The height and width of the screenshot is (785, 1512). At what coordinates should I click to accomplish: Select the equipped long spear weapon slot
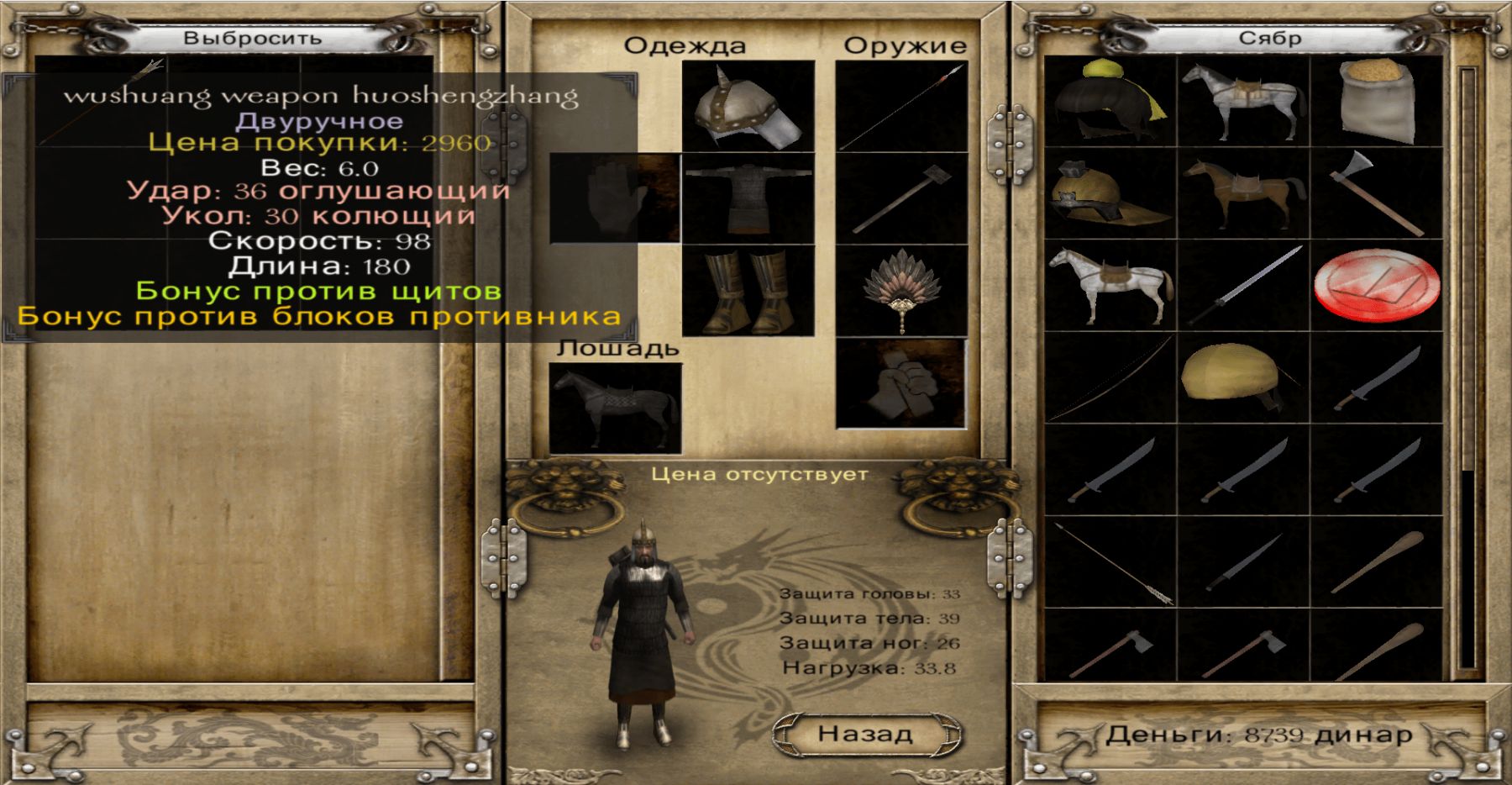[901, 107]
